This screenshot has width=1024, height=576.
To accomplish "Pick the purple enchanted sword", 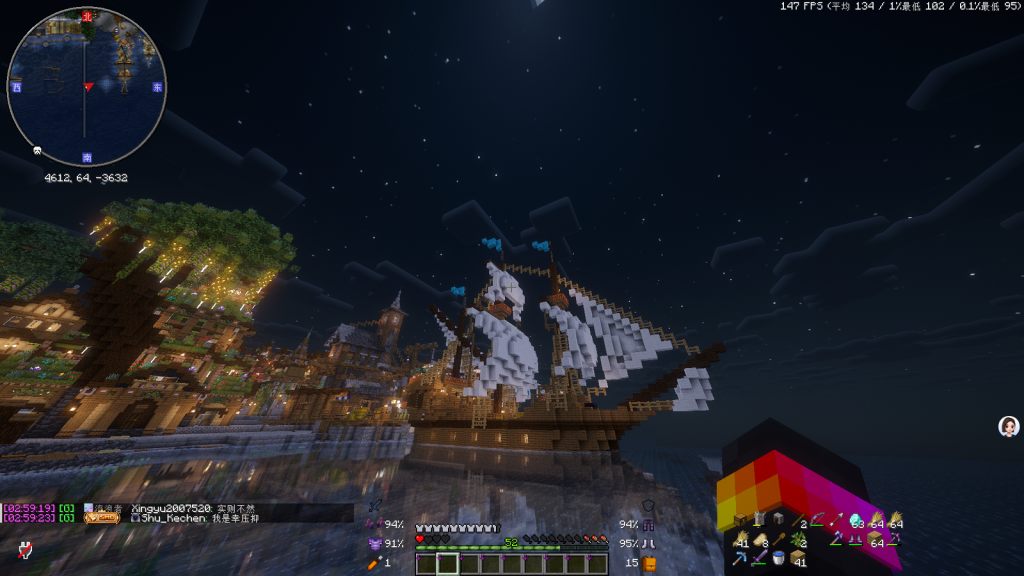I will click(x=760, y=558).
